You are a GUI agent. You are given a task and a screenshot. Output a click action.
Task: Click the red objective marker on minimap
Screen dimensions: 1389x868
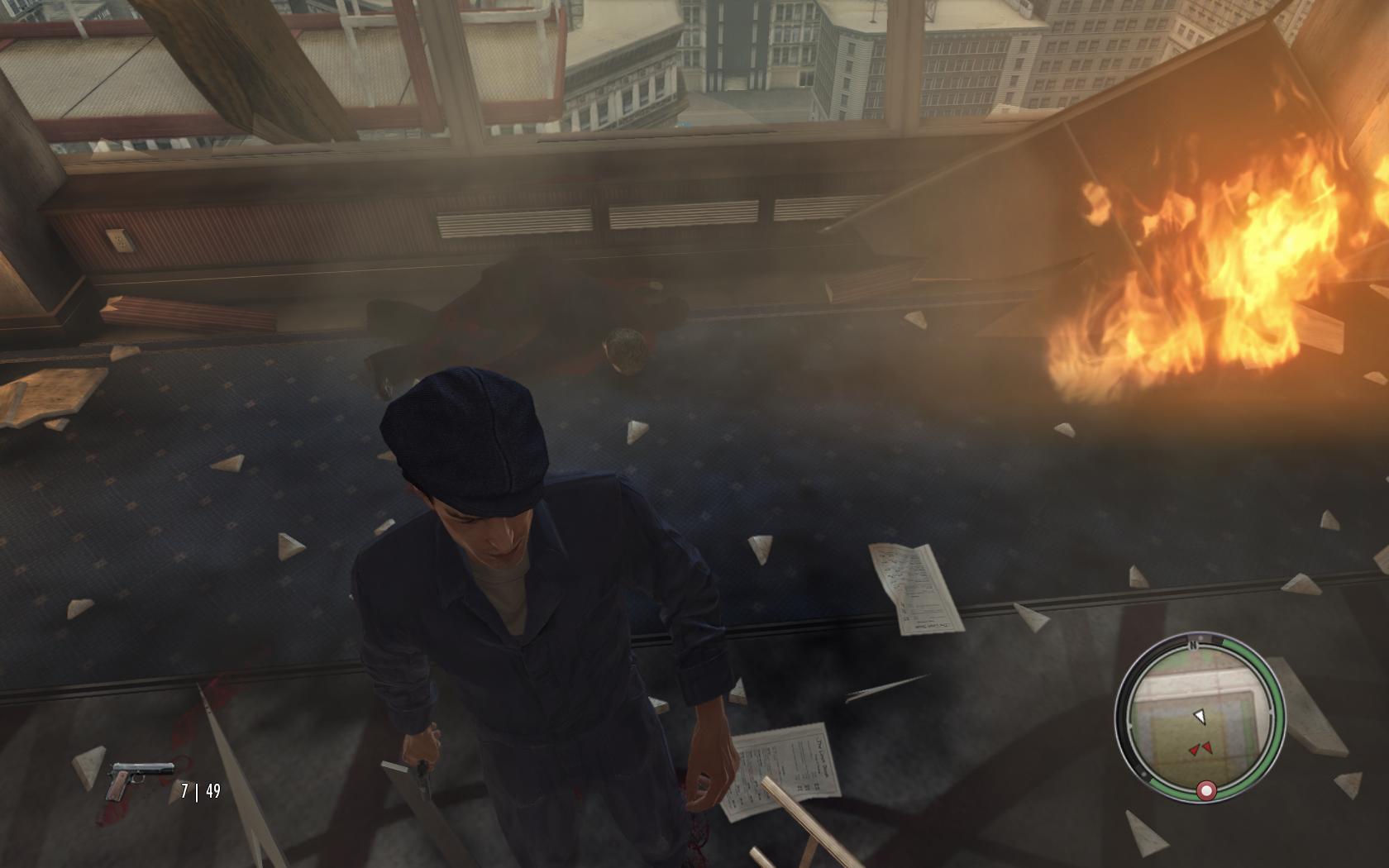(x=1206, y=791)
